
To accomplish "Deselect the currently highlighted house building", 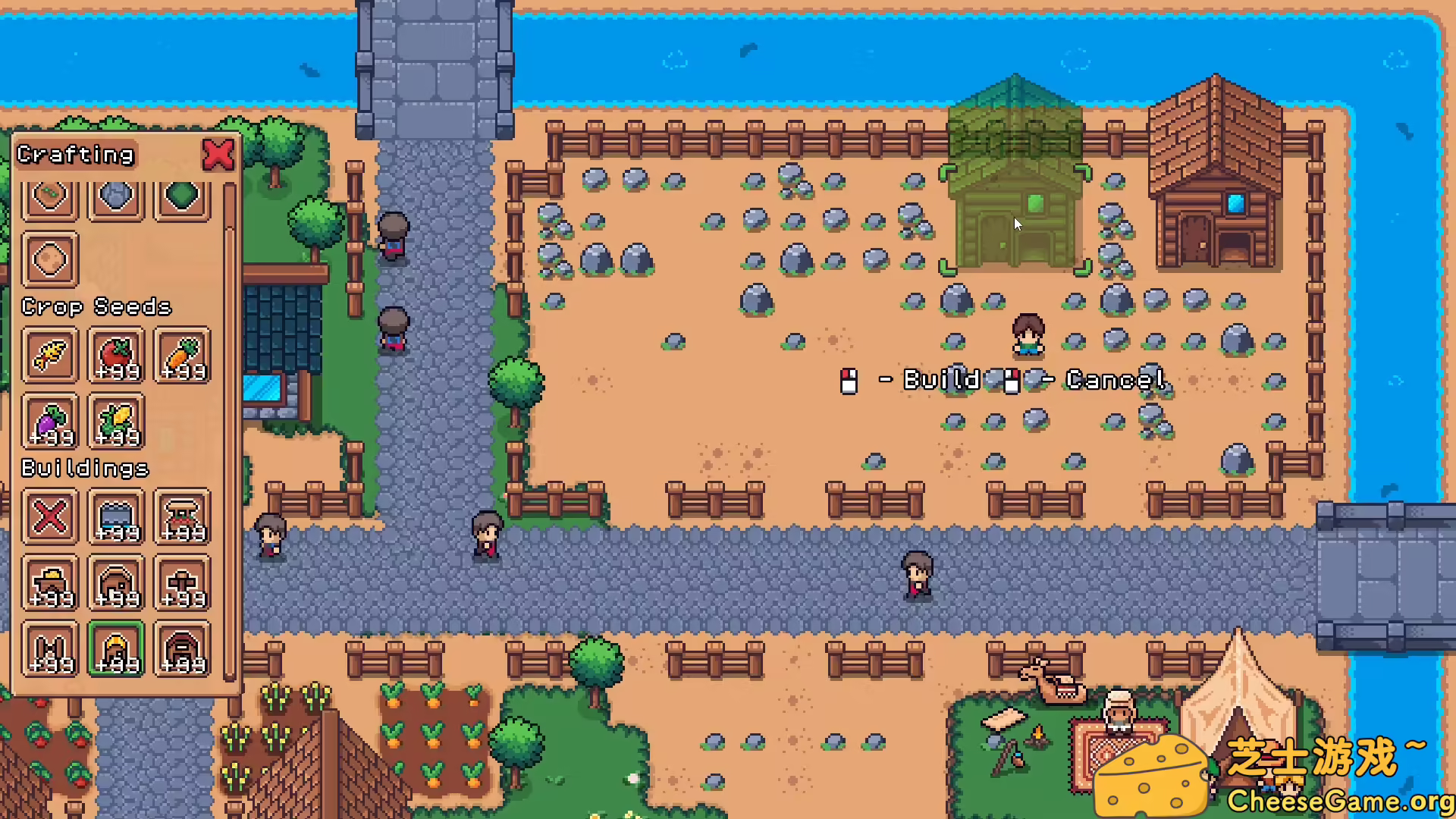I will (x=115, y=651).
